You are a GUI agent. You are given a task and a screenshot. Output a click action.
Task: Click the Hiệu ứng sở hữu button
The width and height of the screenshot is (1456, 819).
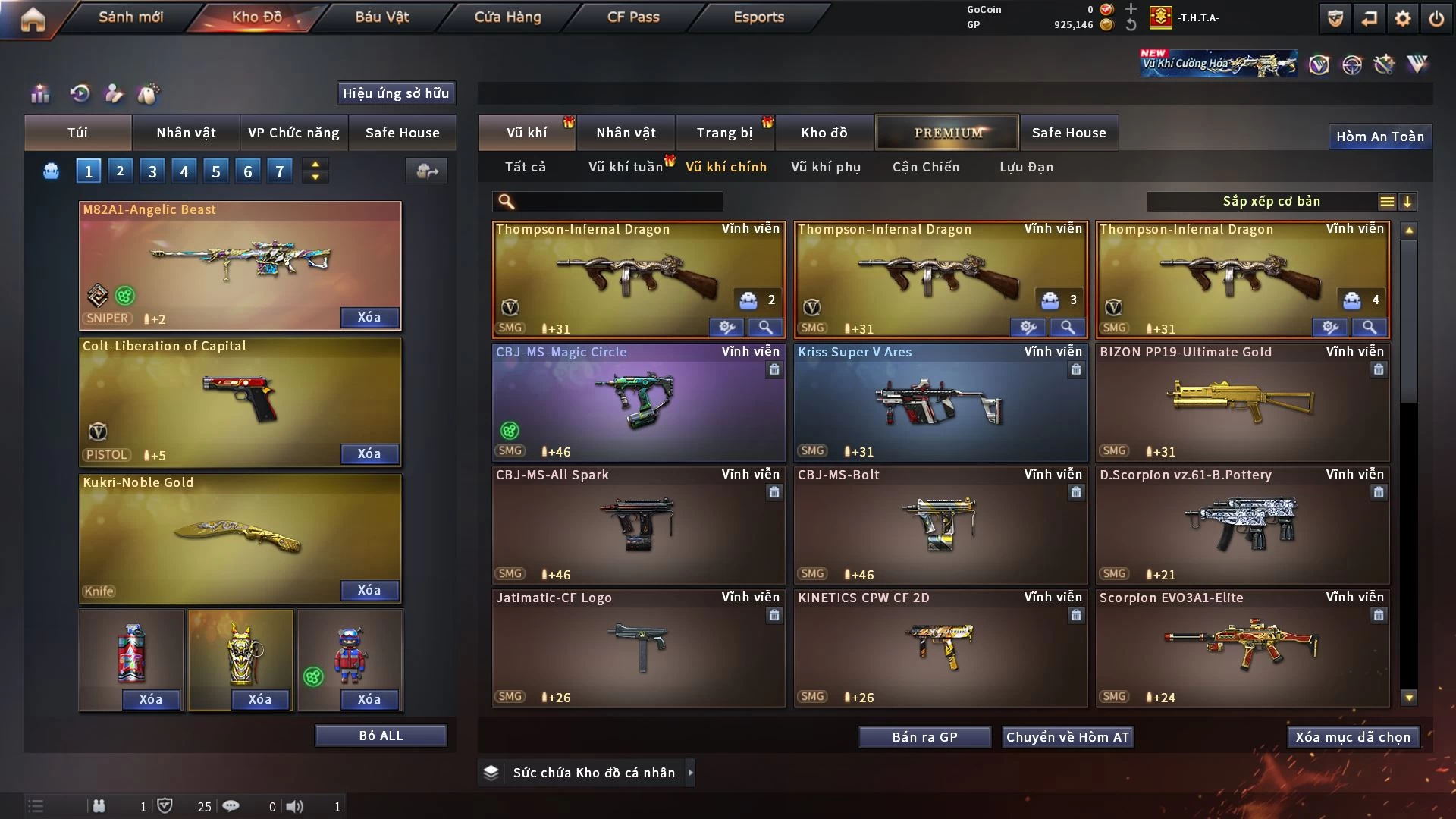(x=396, y=93)
